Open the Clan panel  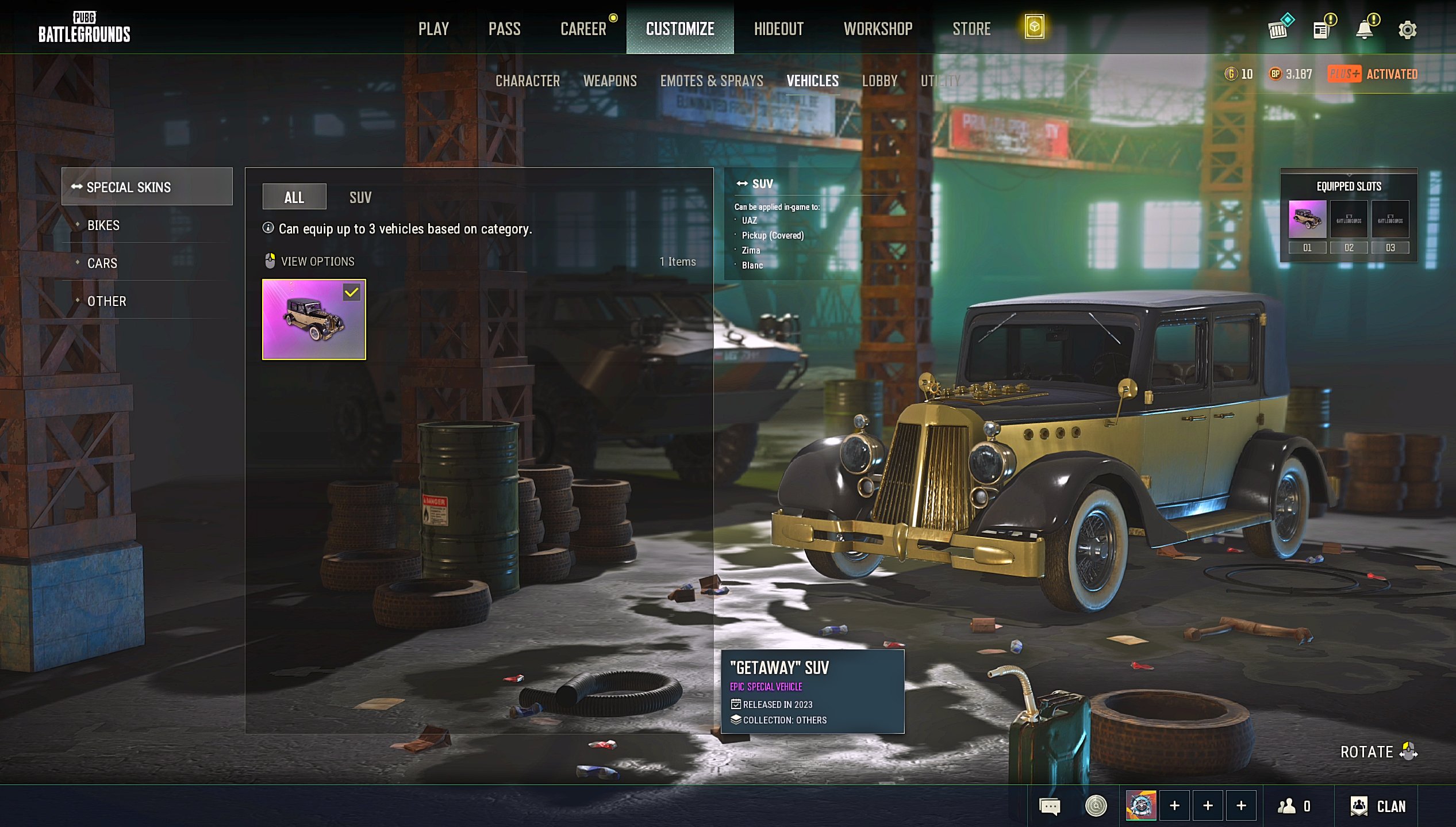[1378, 806]
